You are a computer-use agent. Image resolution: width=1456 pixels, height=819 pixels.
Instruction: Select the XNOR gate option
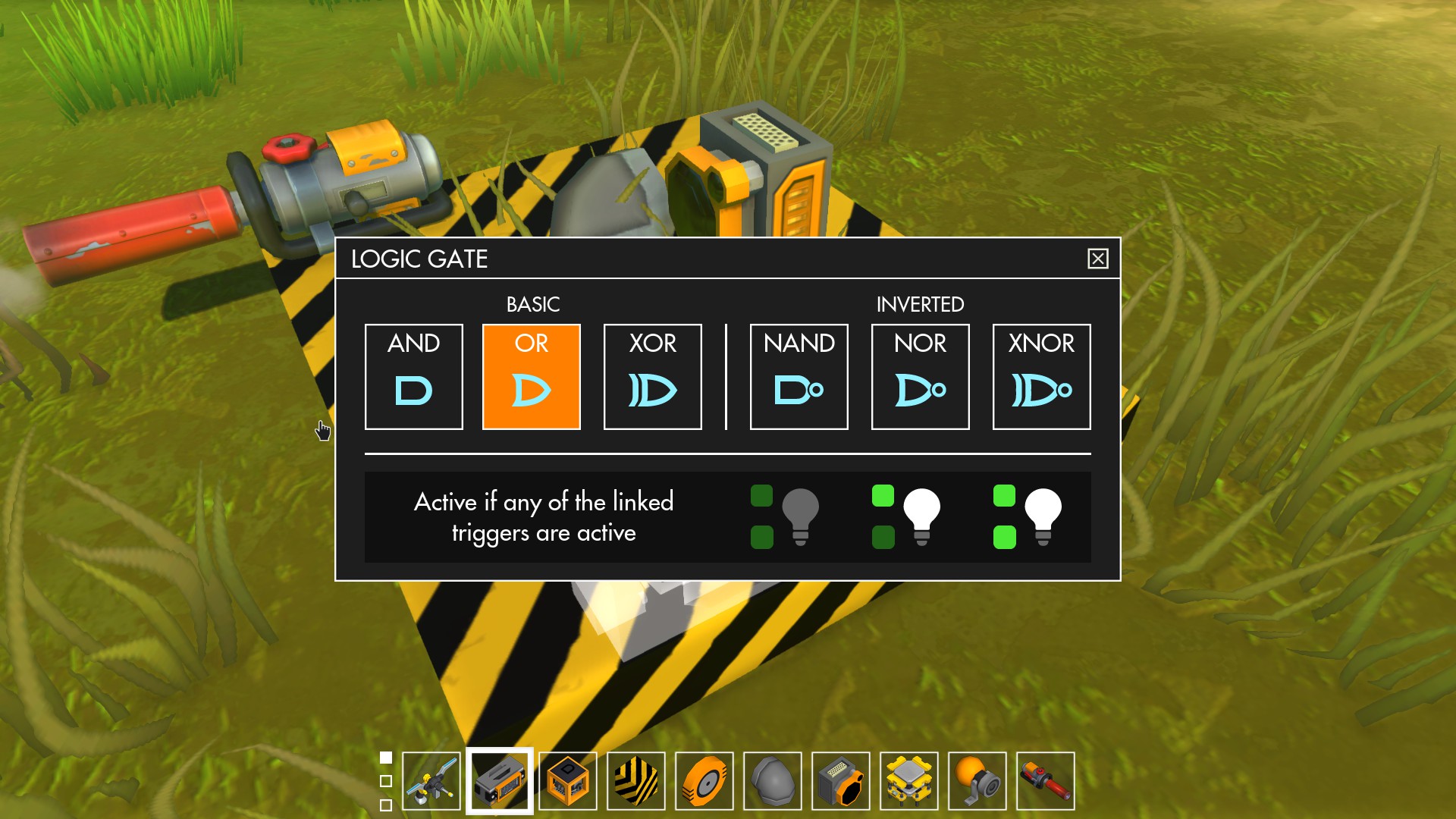(1041, 376)
